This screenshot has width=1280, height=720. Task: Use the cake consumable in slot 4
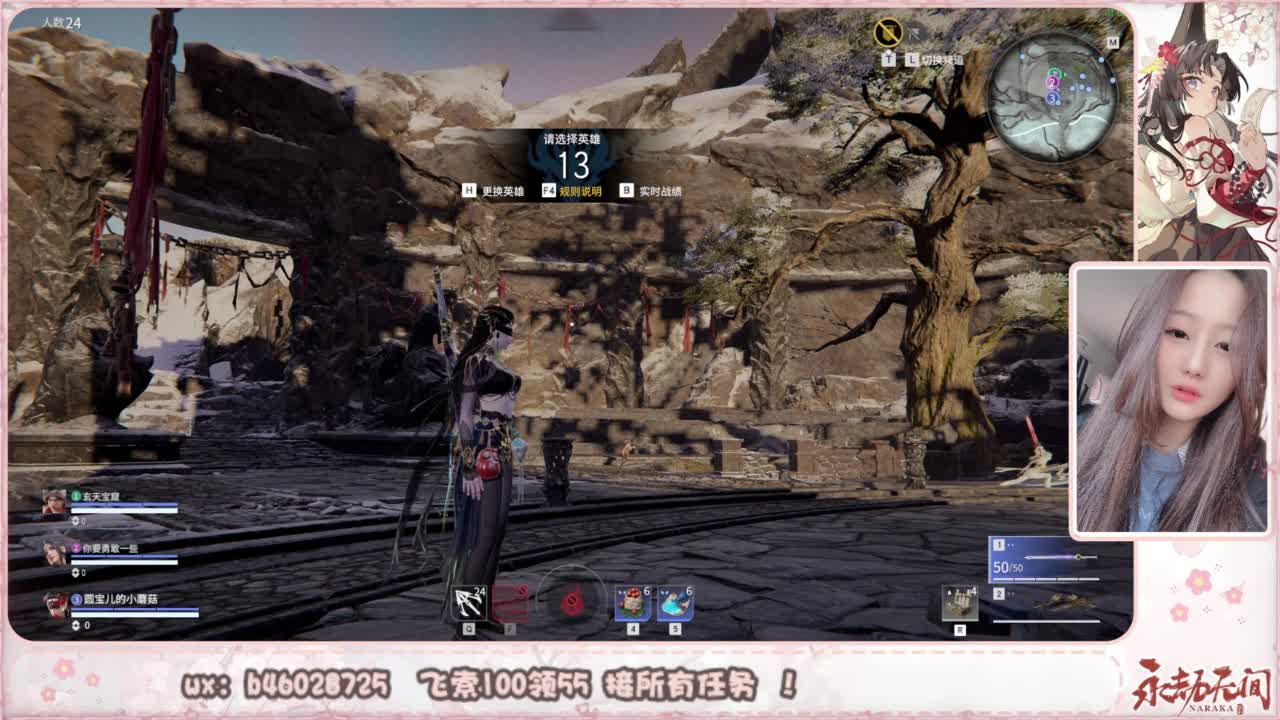(633, 602)
